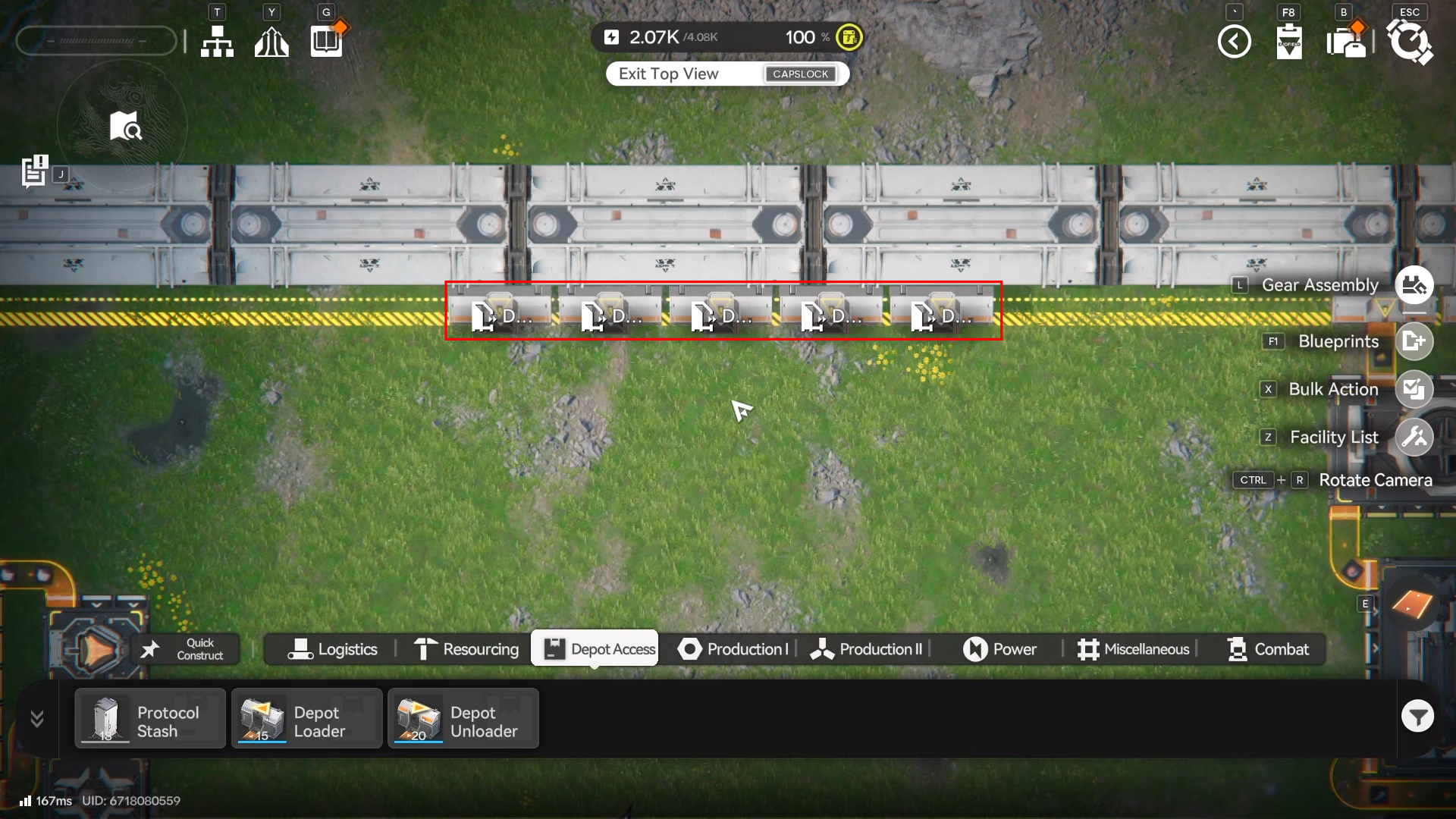Switch to the Combat tab
1456x819 pixels.
tap(1268, 649)
